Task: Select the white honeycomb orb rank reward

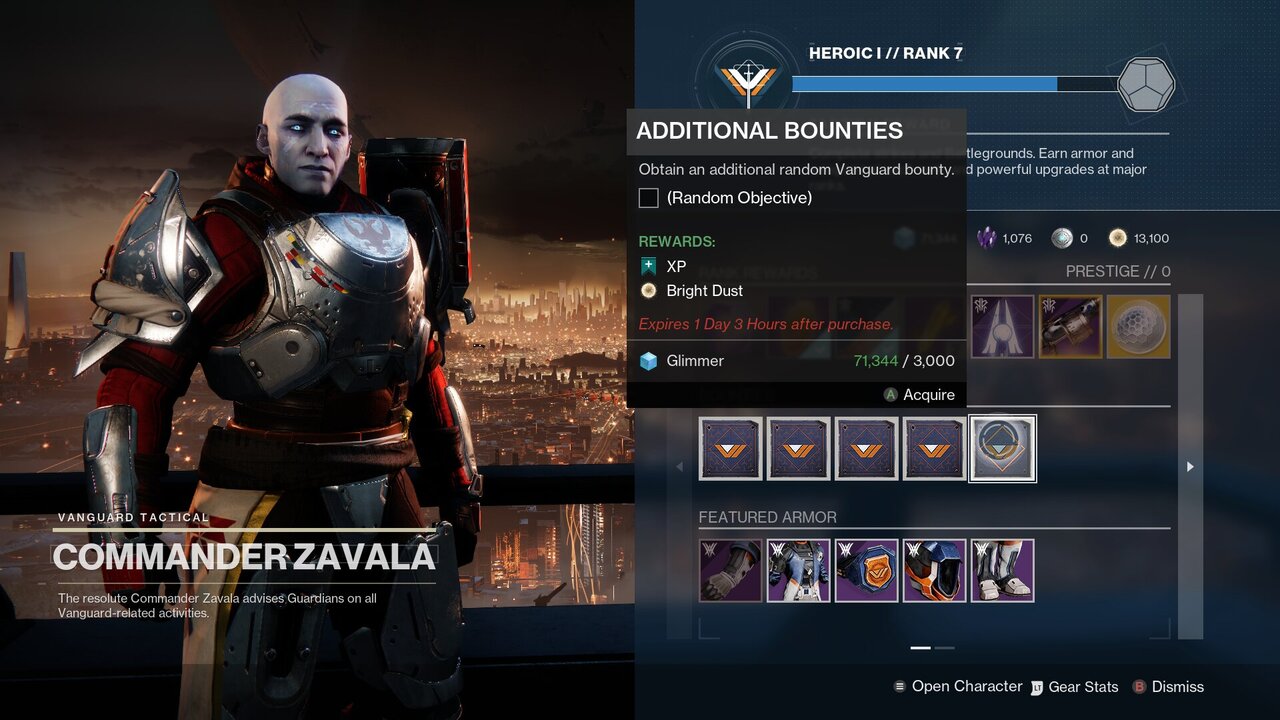Action: tap(1138, 326)
